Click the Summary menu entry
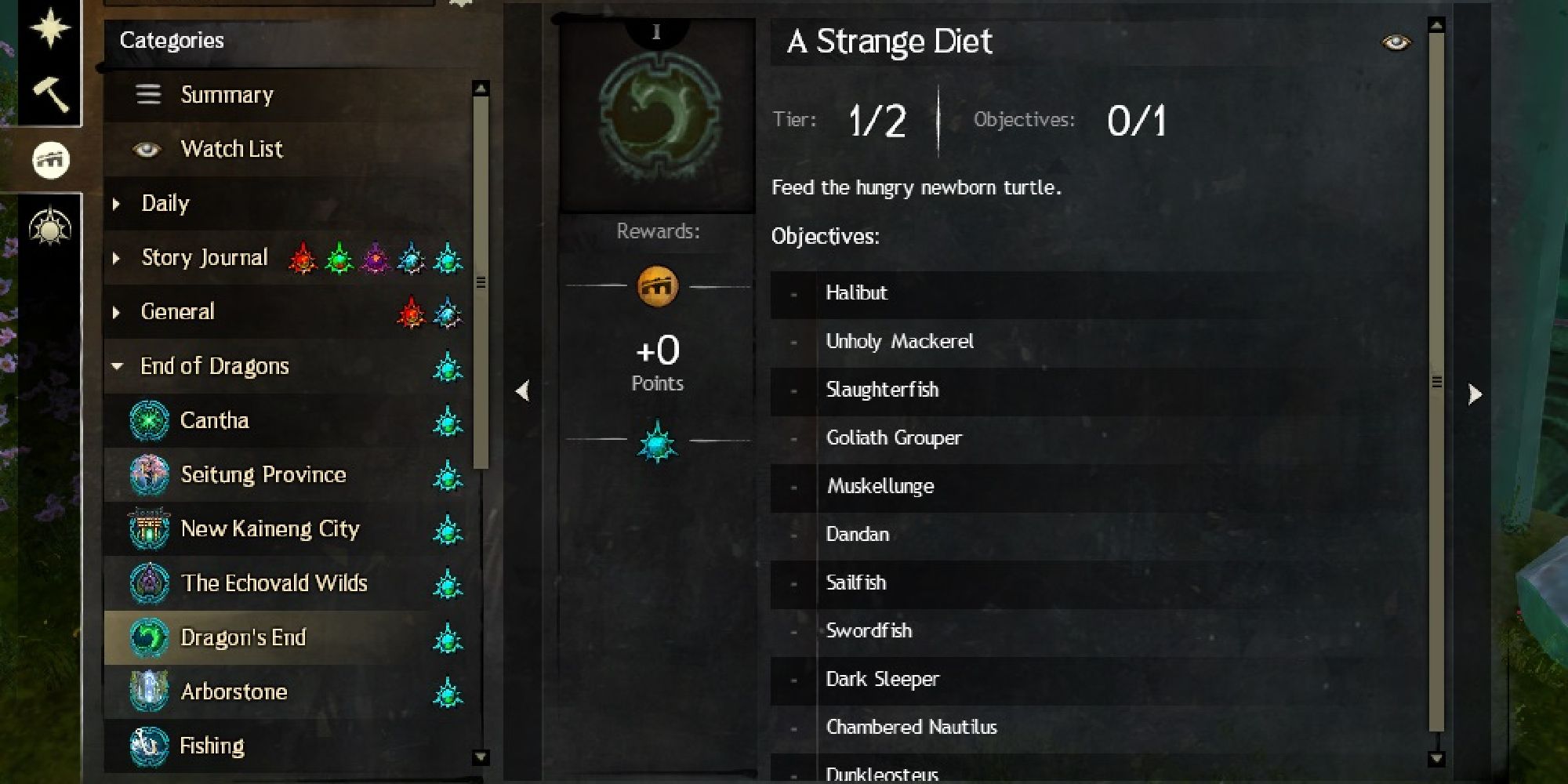Screen dimensions: 1568x784 [x=227, y=94]
